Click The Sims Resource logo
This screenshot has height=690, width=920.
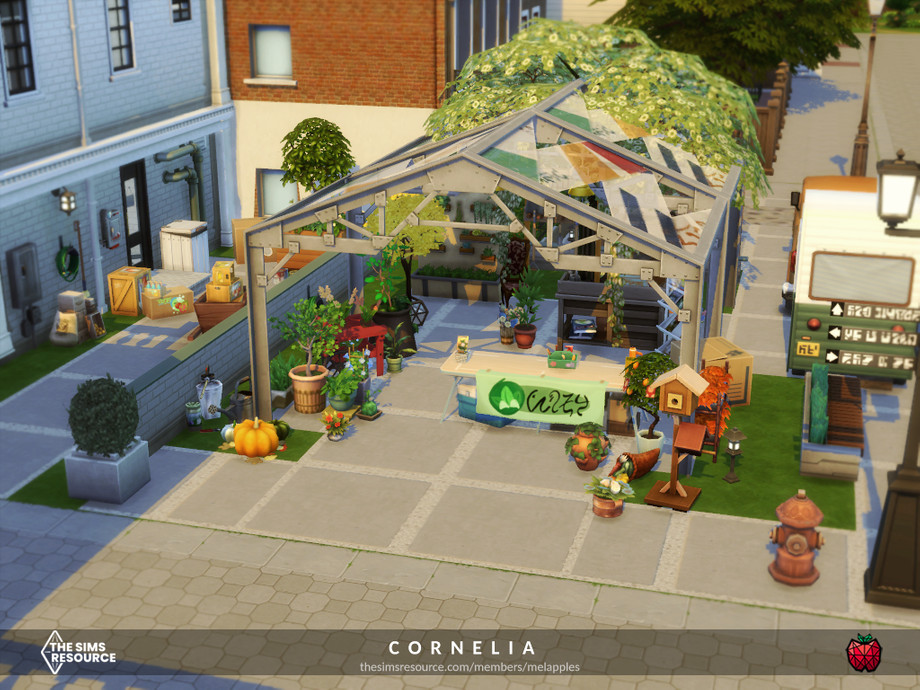coord(77,652)
